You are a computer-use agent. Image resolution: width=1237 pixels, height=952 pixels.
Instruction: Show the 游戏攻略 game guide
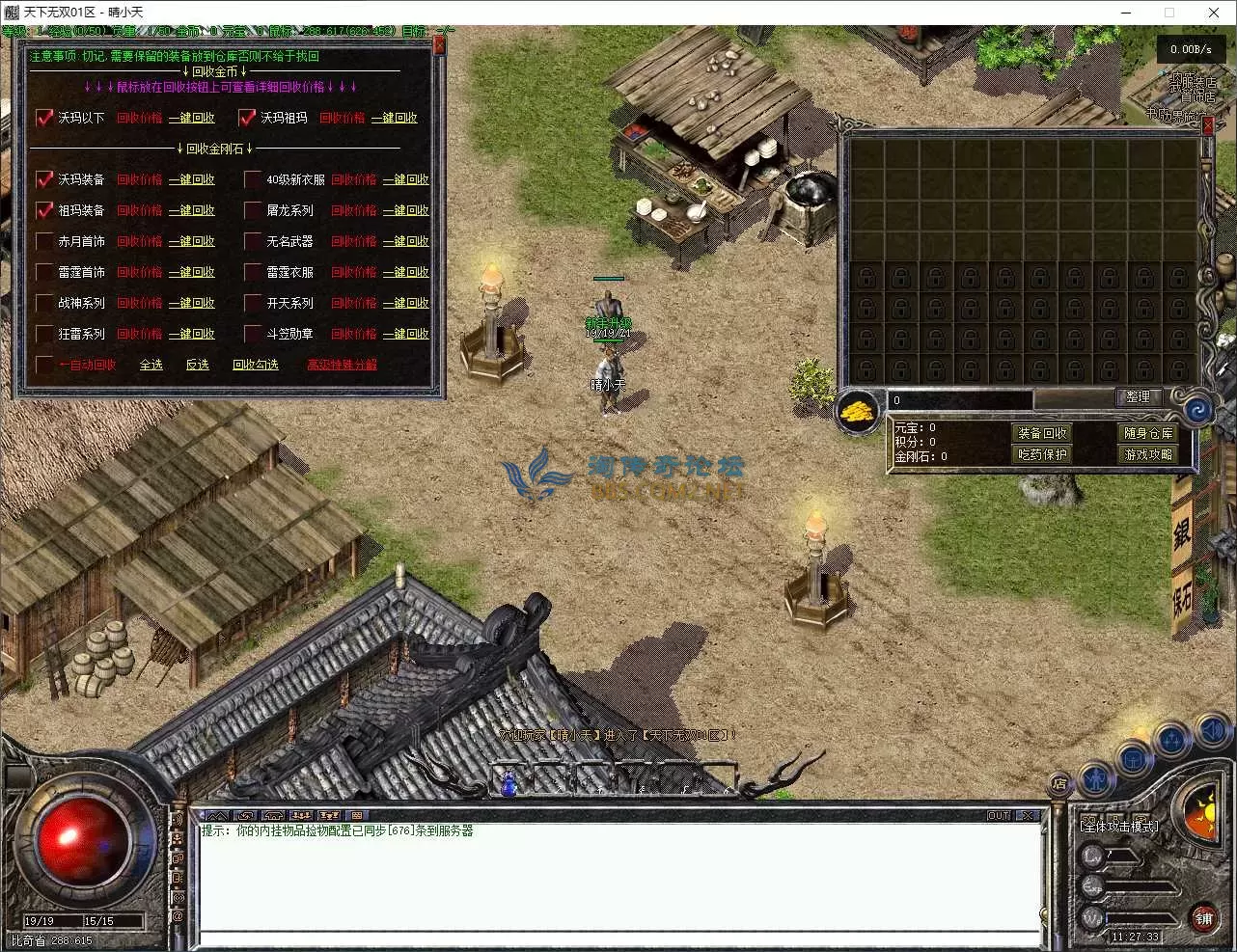(1148, 454)
